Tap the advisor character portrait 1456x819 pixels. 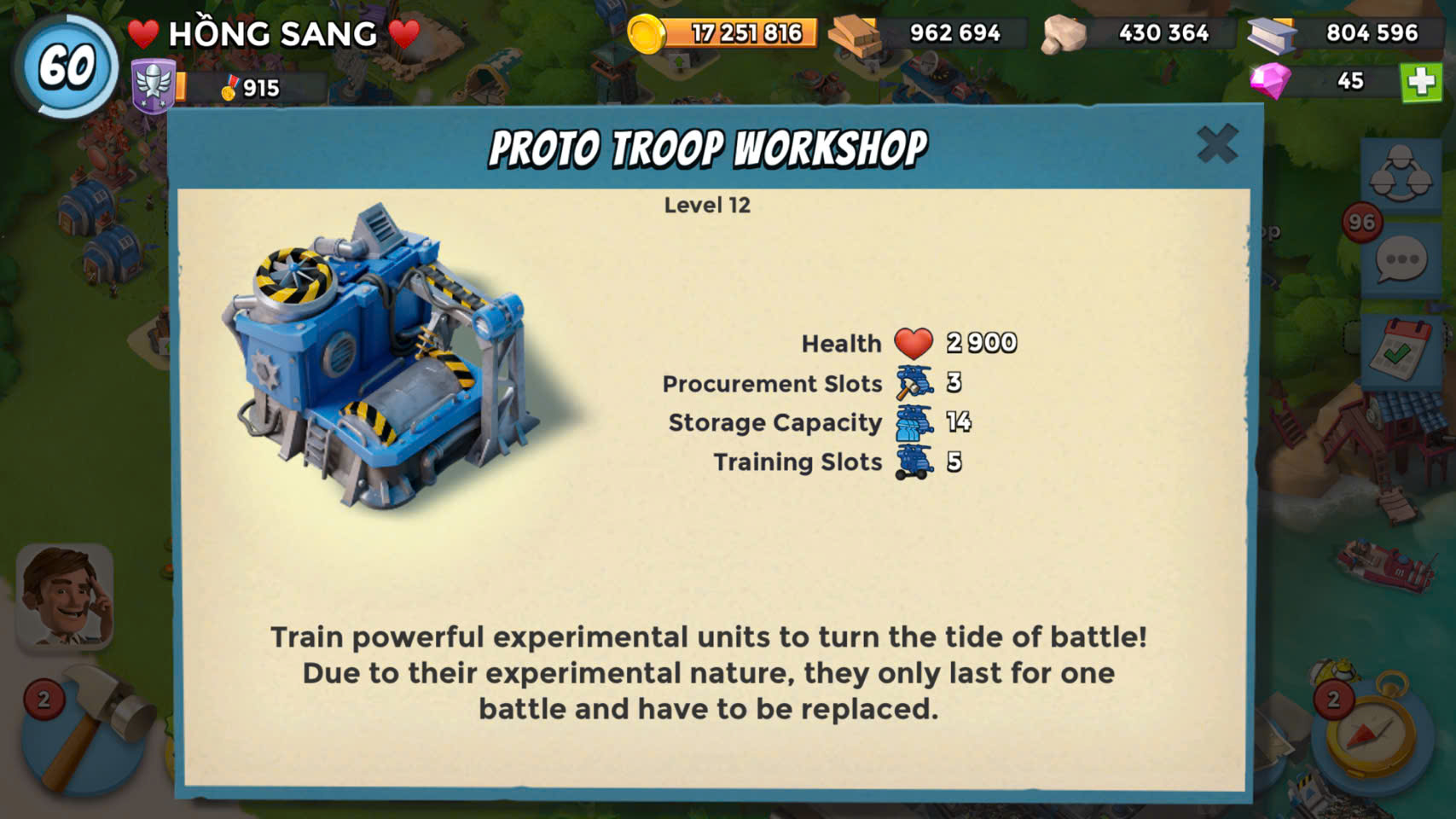[65, 597]
